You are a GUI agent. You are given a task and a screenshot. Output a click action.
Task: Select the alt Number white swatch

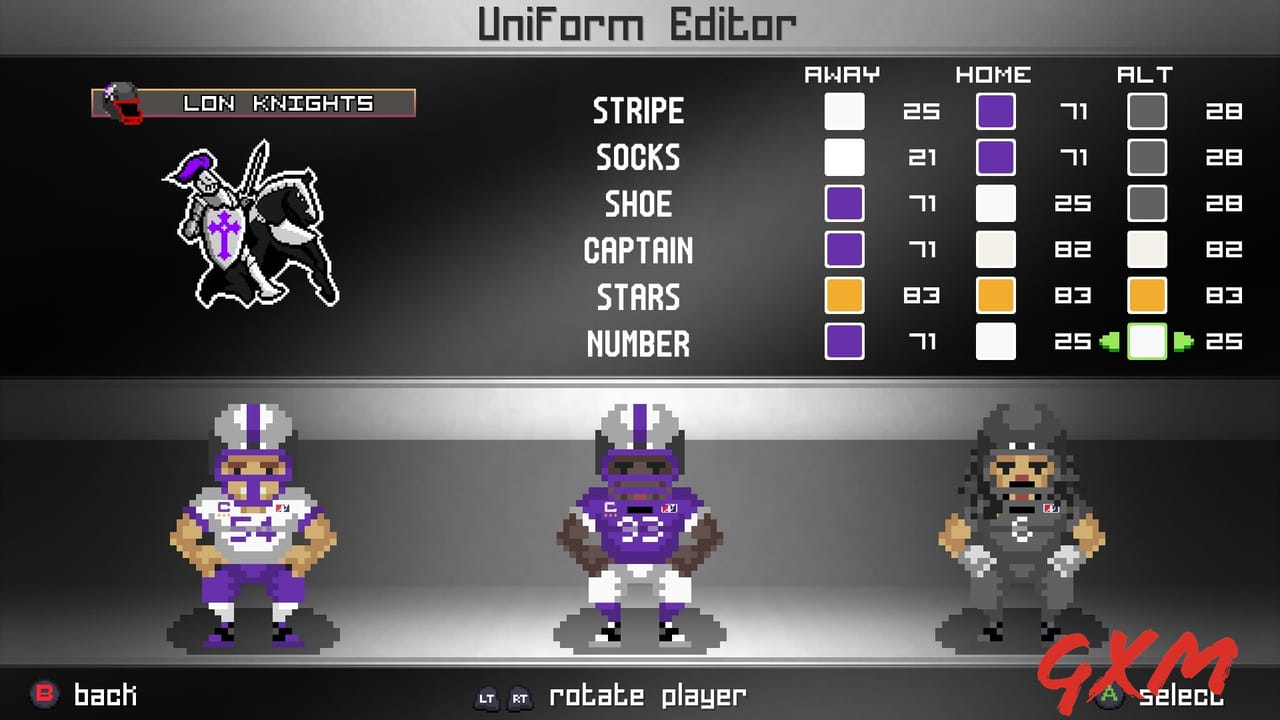pyautogui.click(x=1146, y=342)
